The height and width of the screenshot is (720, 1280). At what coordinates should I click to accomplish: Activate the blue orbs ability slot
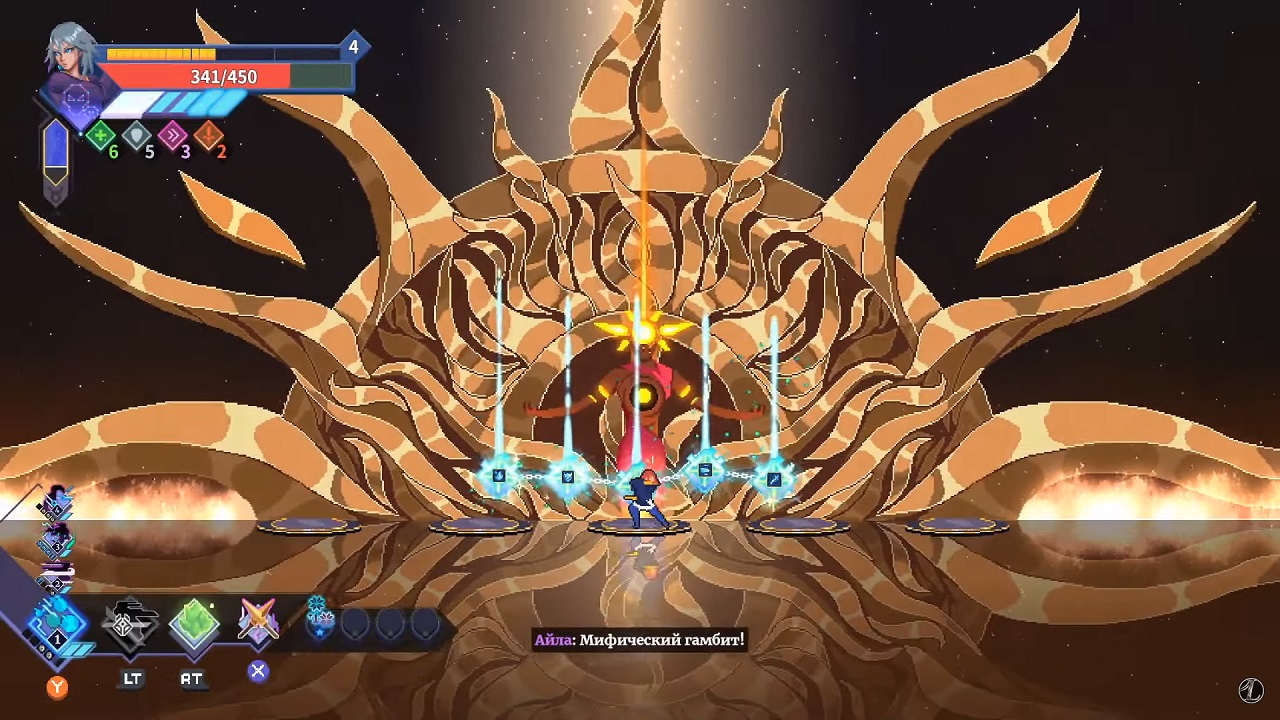(x=57, y=624)
